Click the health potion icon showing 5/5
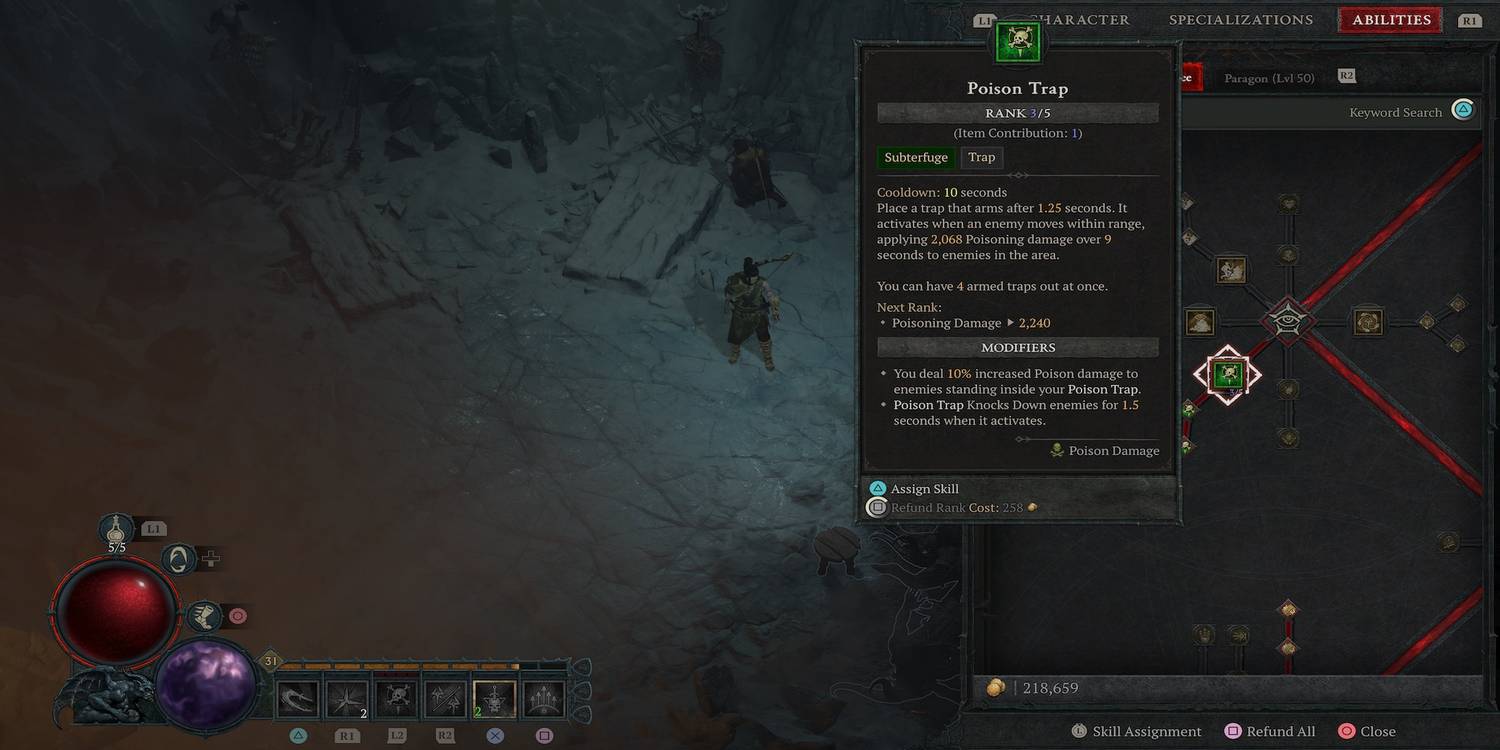Viewport: 1500px width, 750px height. coord(117,530)
